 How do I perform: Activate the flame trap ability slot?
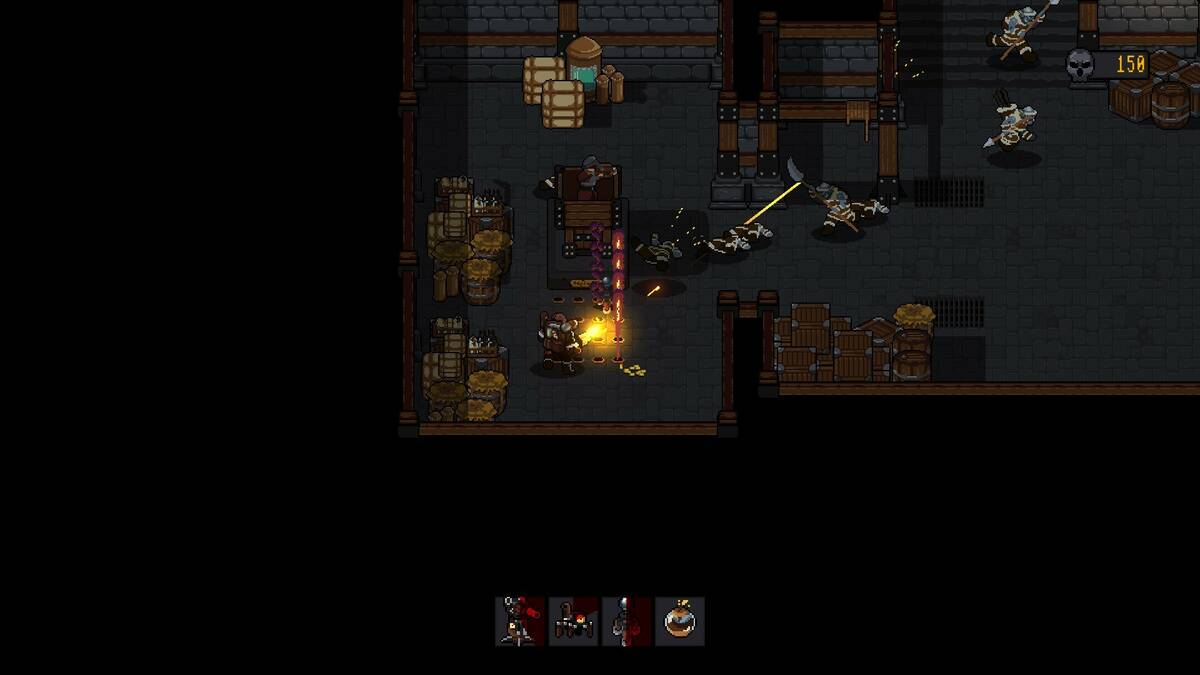(x=574, y=621)
